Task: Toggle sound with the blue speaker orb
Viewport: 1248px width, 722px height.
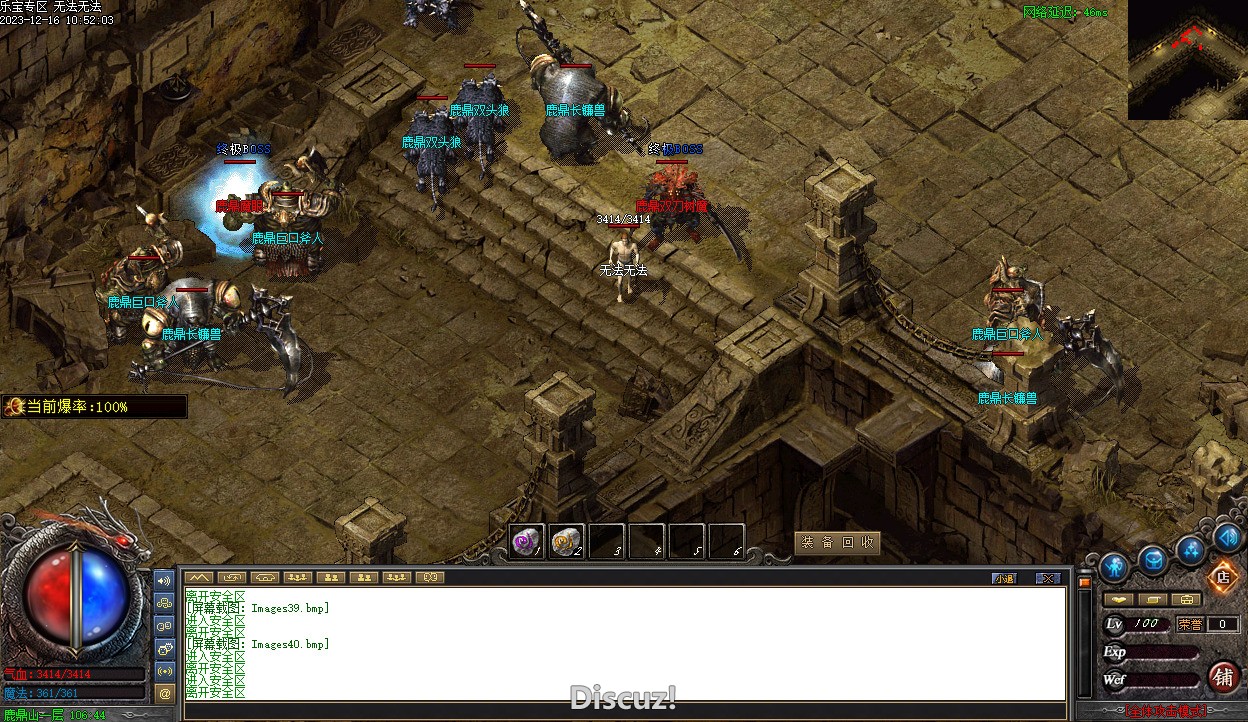Action: (x=1227, y=537)
